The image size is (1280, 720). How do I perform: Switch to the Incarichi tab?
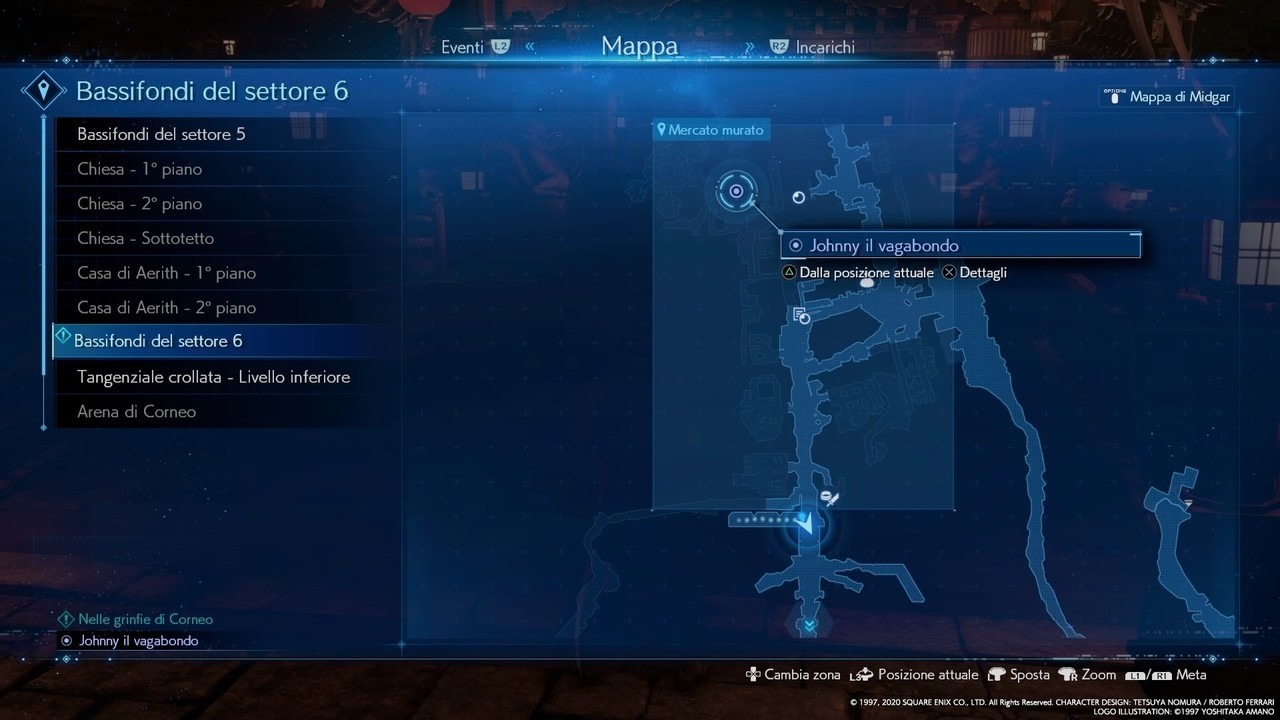click(x=826, y=47)
